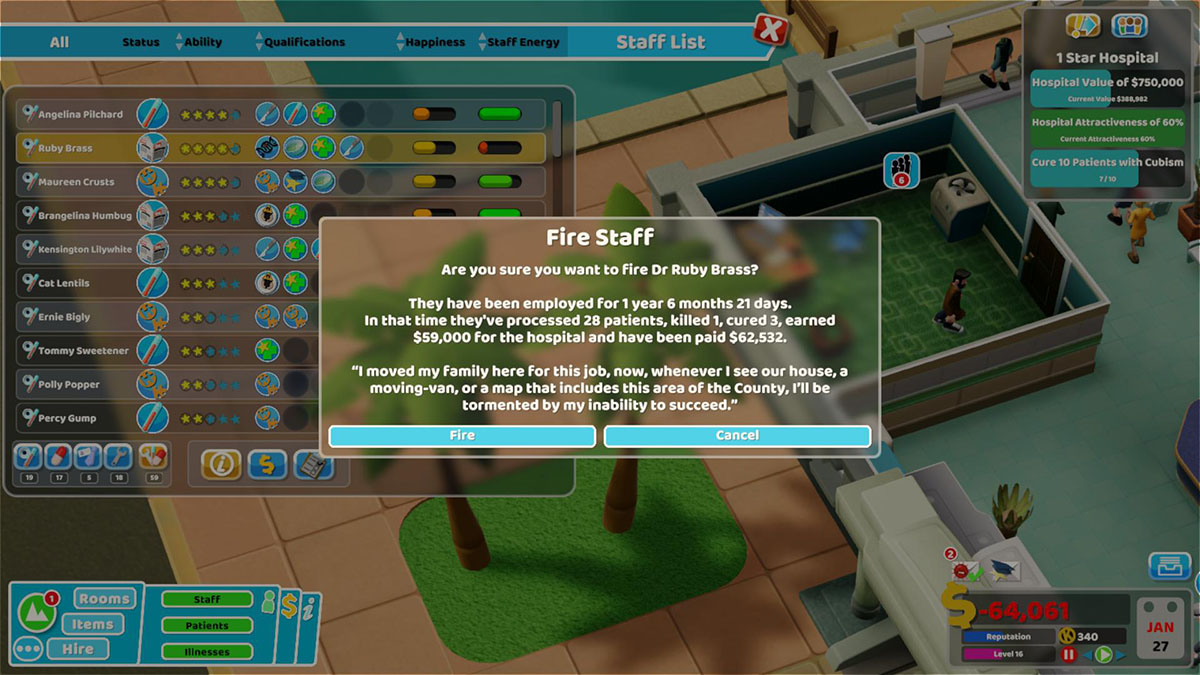Show the Patients overview
This screenshot has height=675, width=1200.
[207, 626]
